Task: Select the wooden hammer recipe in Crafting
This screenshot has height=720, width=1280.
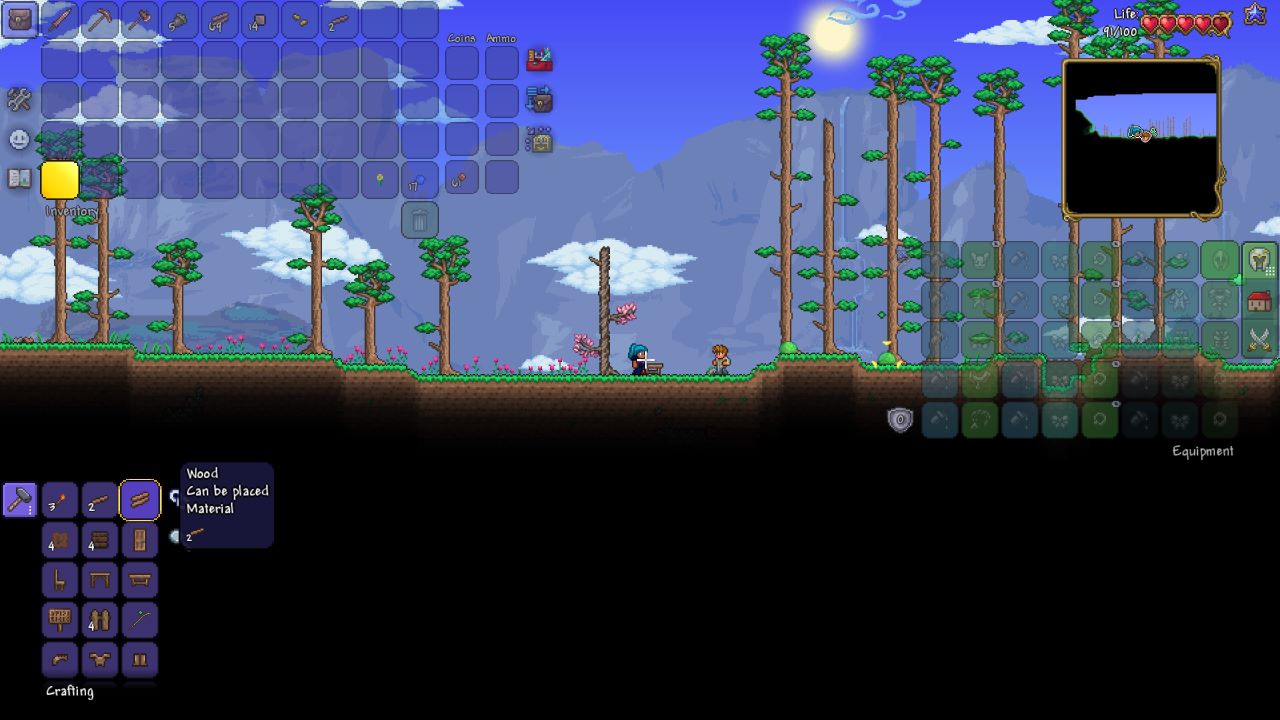Action: 20,500
